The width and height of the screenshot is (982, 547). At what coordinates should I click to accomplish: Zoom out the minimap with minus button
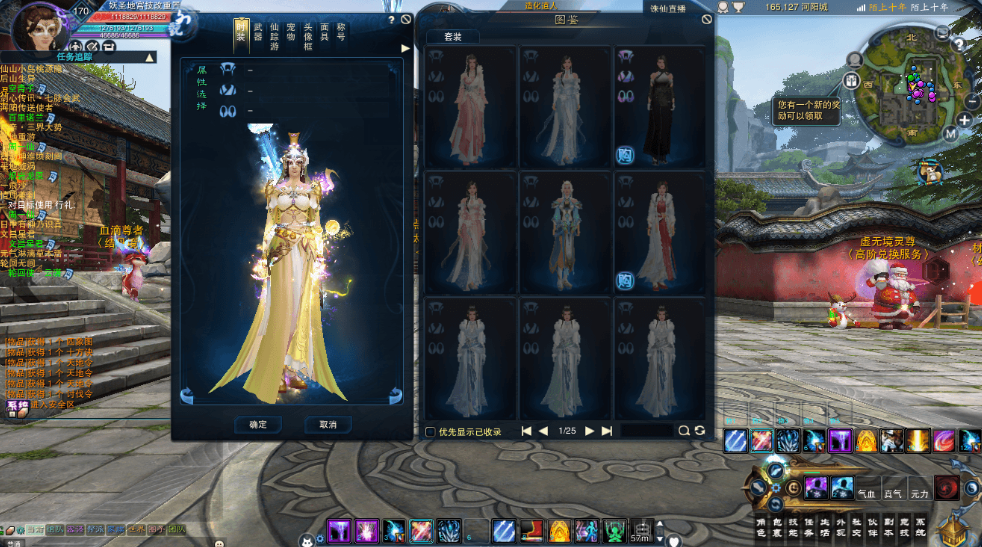tap(971, 101)
